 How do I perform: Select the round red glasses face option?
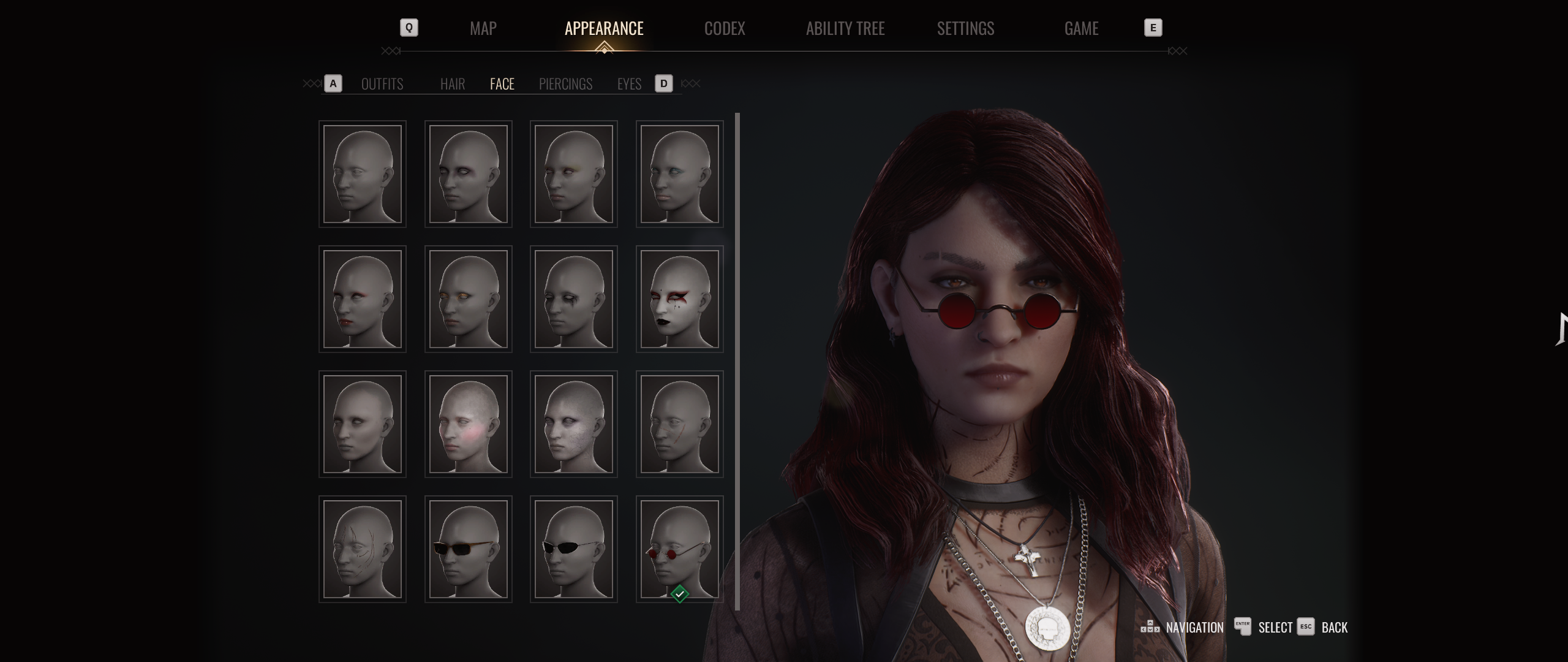coord(679,549)
